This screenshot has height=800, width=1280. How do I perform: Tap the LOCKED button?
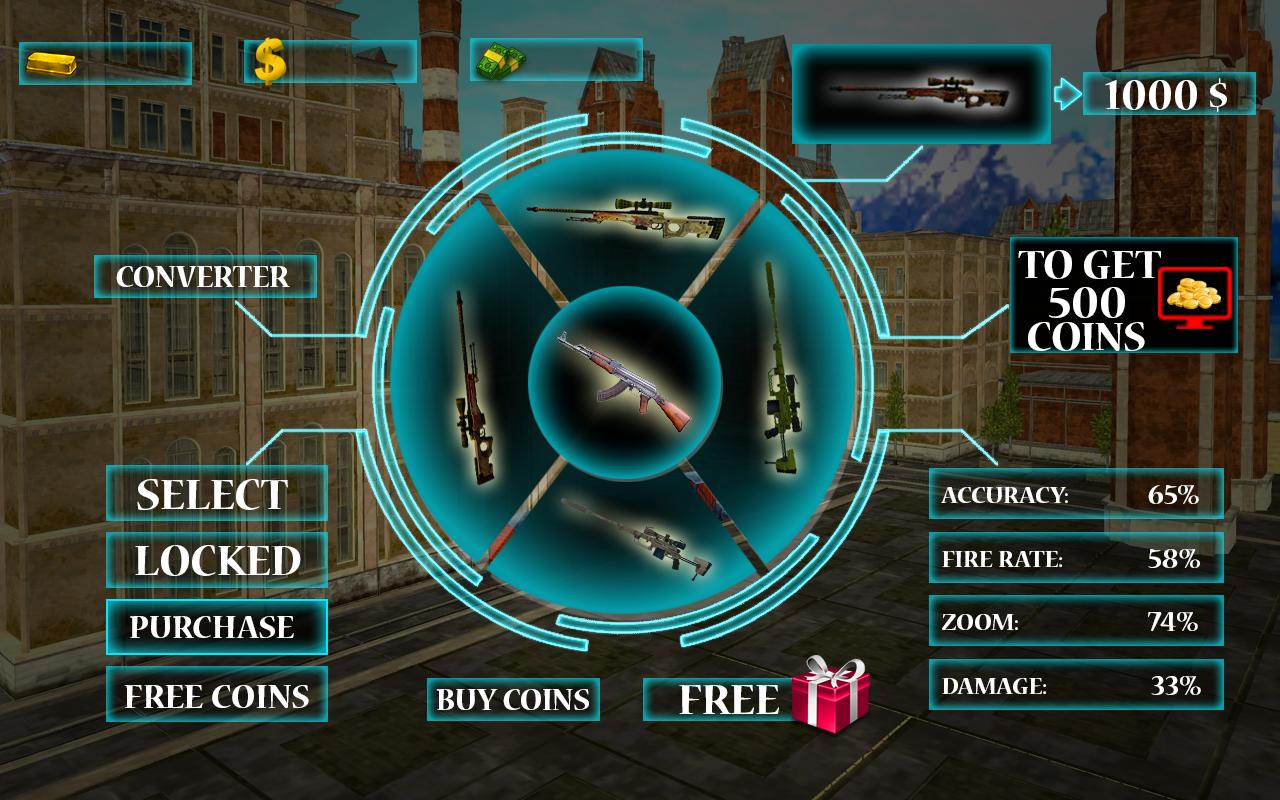tap(216, 561)
